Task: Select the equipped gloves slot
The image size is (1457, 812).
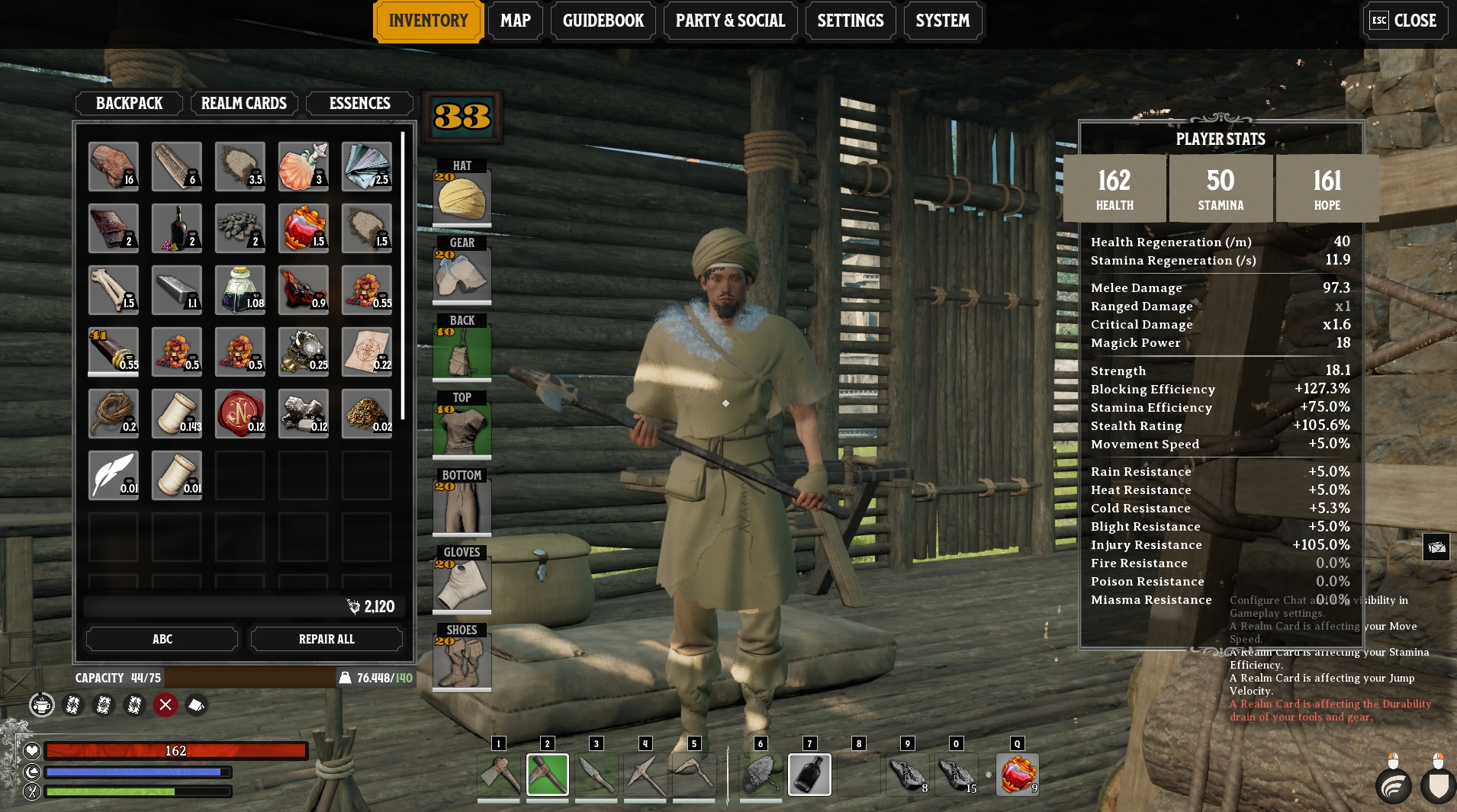Action: 462,584
